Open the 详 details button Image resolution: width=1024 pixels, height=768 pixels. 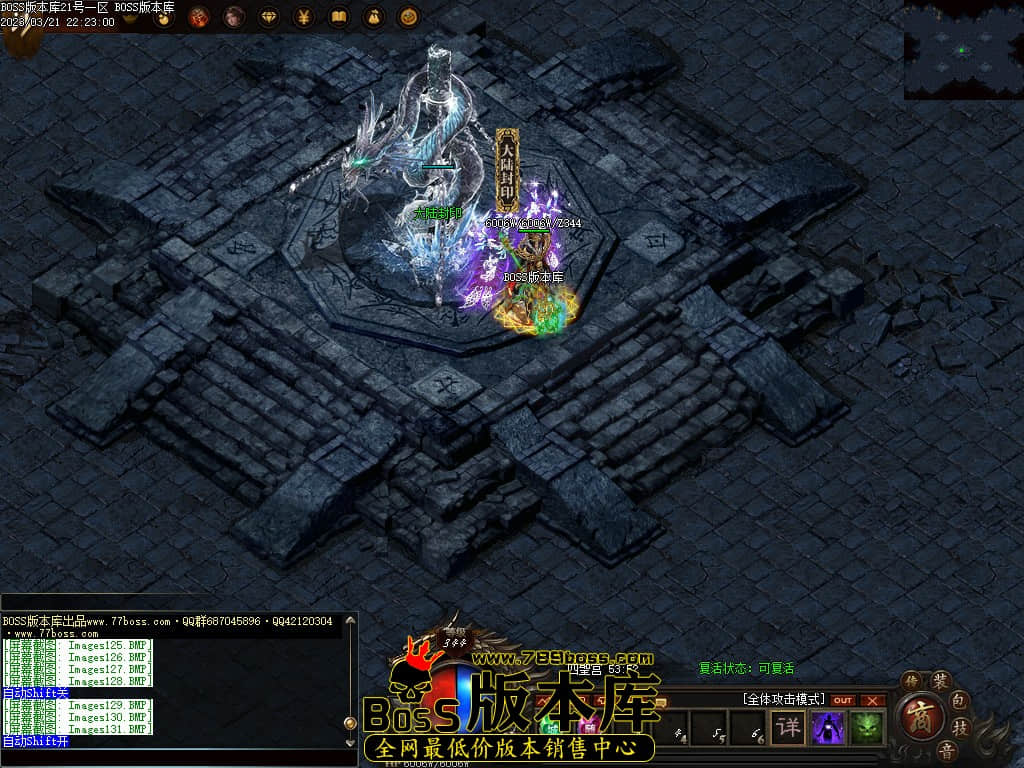click(x=790, y=727)
